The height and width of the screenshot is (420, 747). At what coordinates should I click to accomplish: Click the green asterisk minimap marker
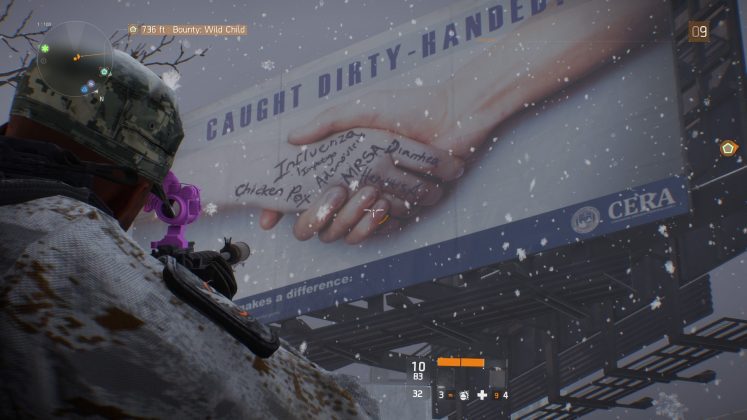(45, 48)
